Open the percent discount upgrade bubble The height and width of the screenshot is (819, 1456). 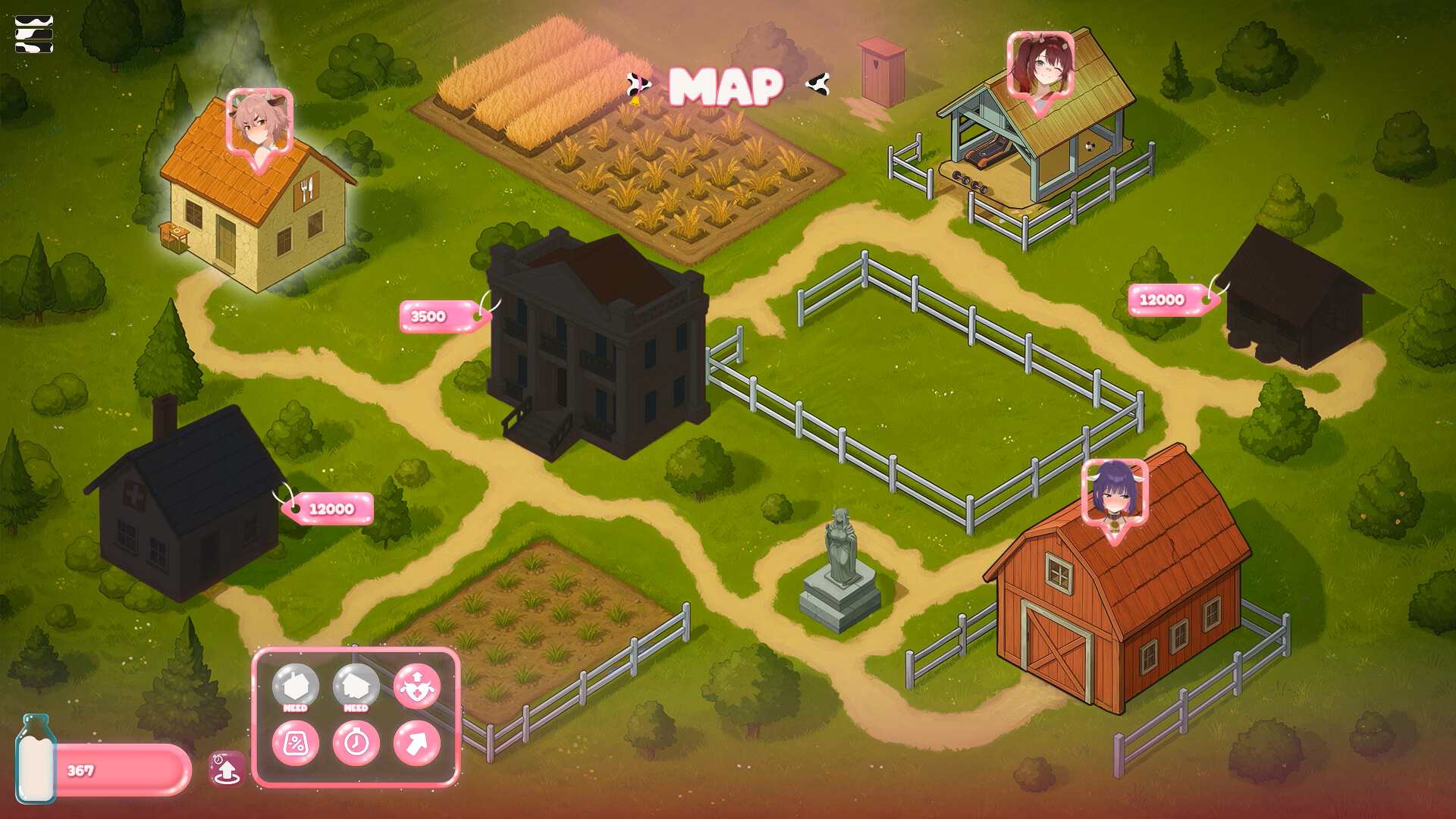tap(295, 743)
